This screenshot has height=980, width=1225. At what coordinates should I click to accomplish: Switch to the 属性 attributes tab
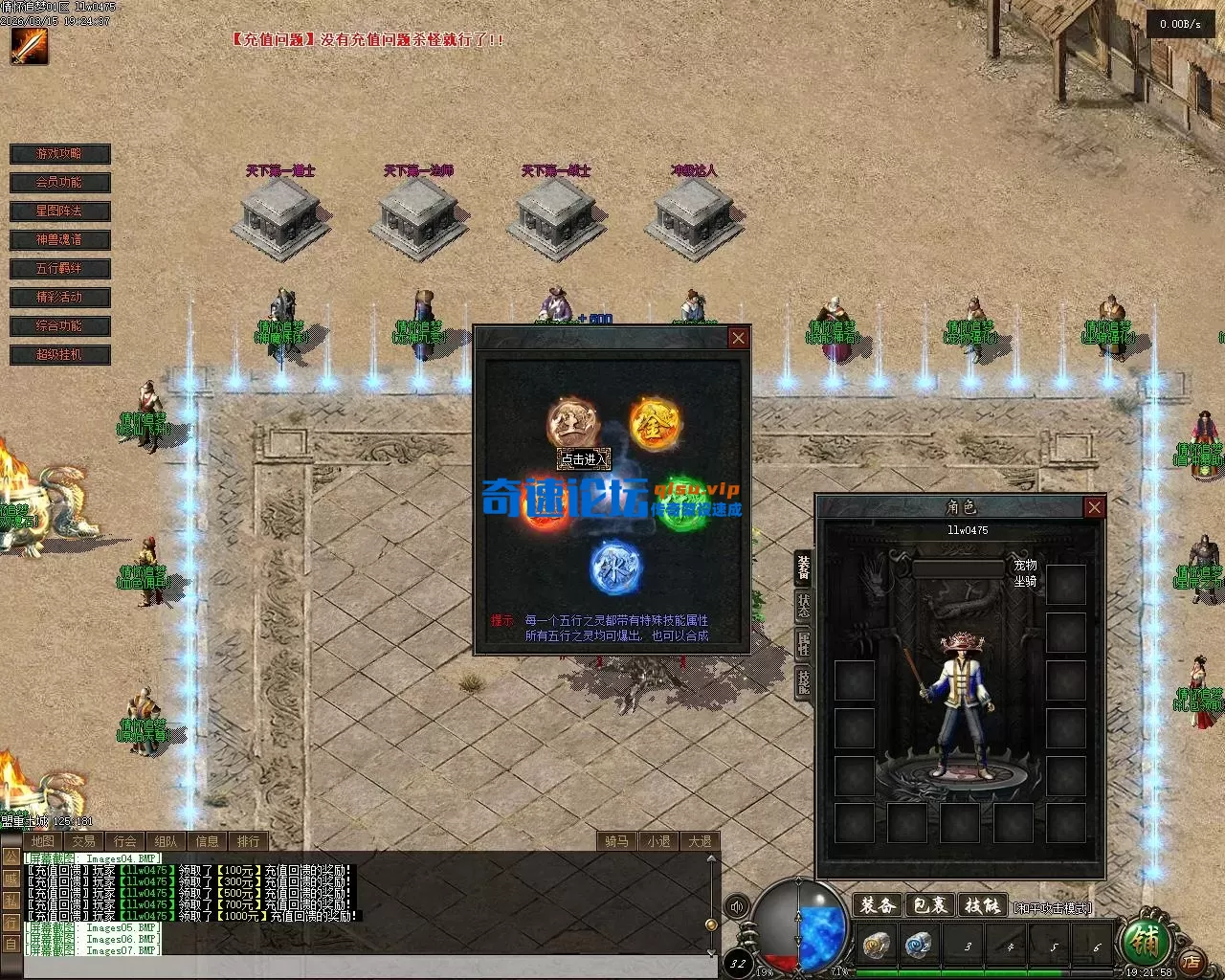pyautogui.click(x=804, y=643)
